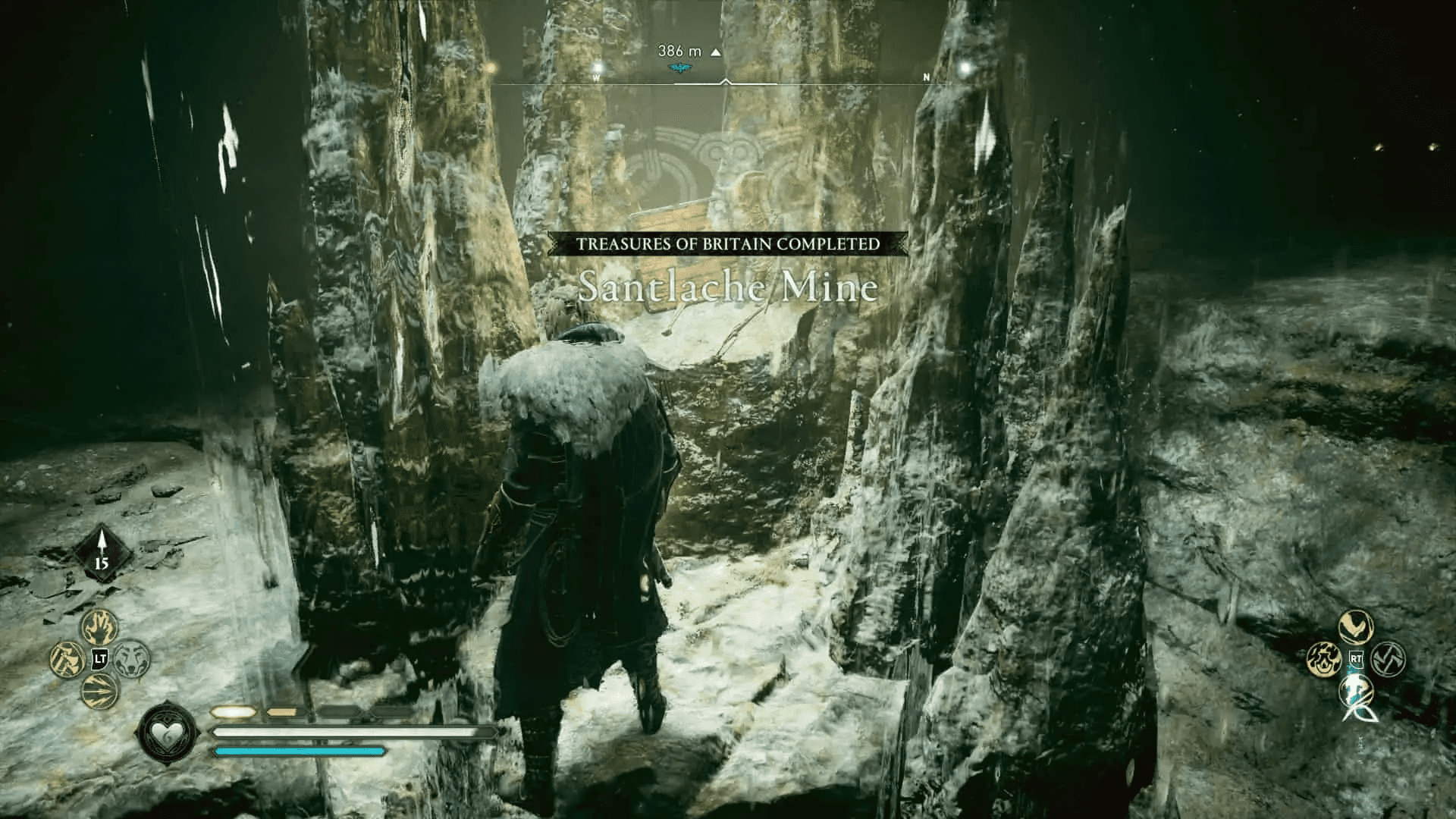Select the dual axes ability on the left wheel
Viewport: 1456px width, 819px height.
click(68, 658)
